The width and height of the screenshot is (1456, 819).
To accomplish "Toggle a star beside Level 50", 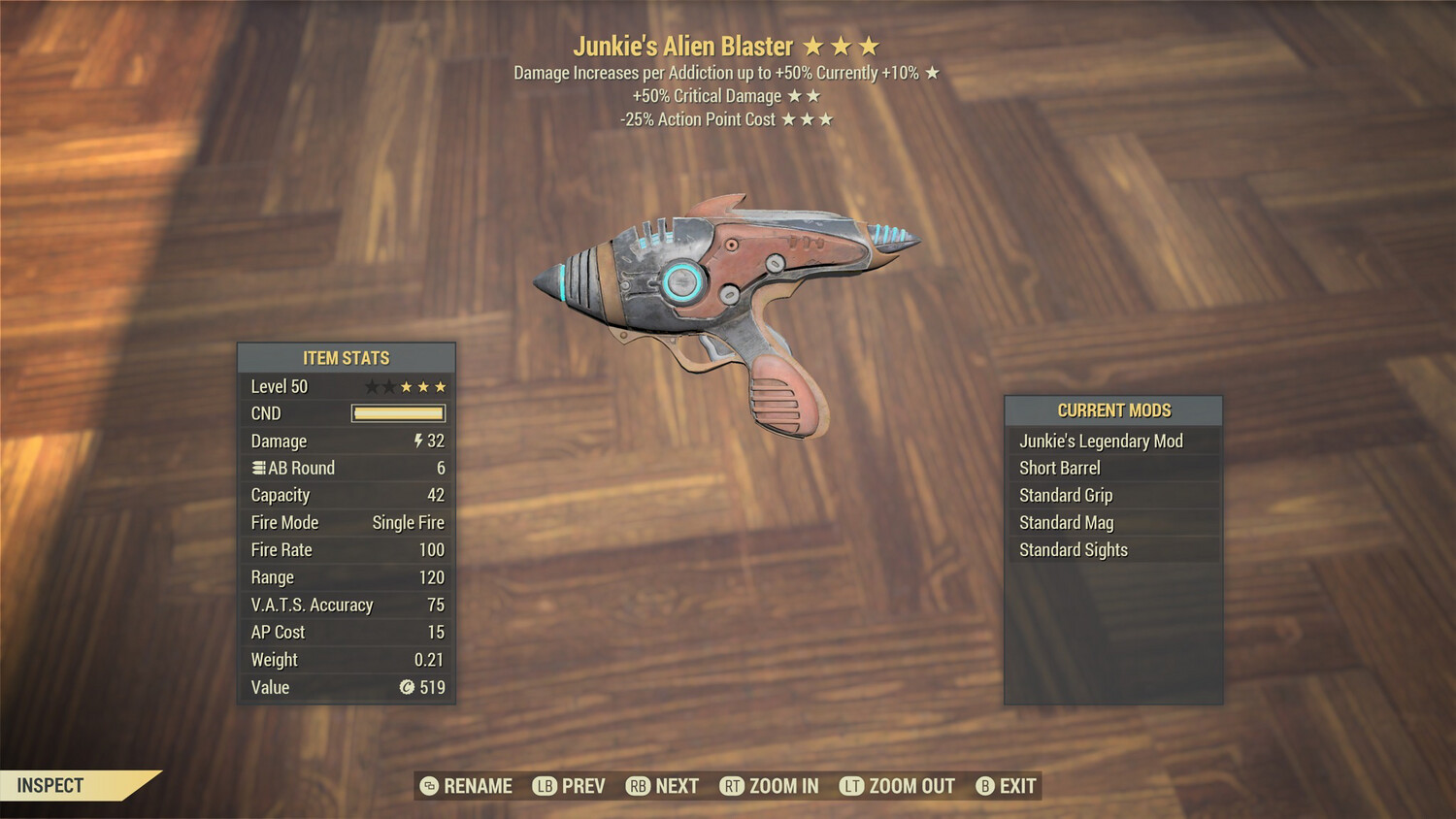I will [408, 385].
